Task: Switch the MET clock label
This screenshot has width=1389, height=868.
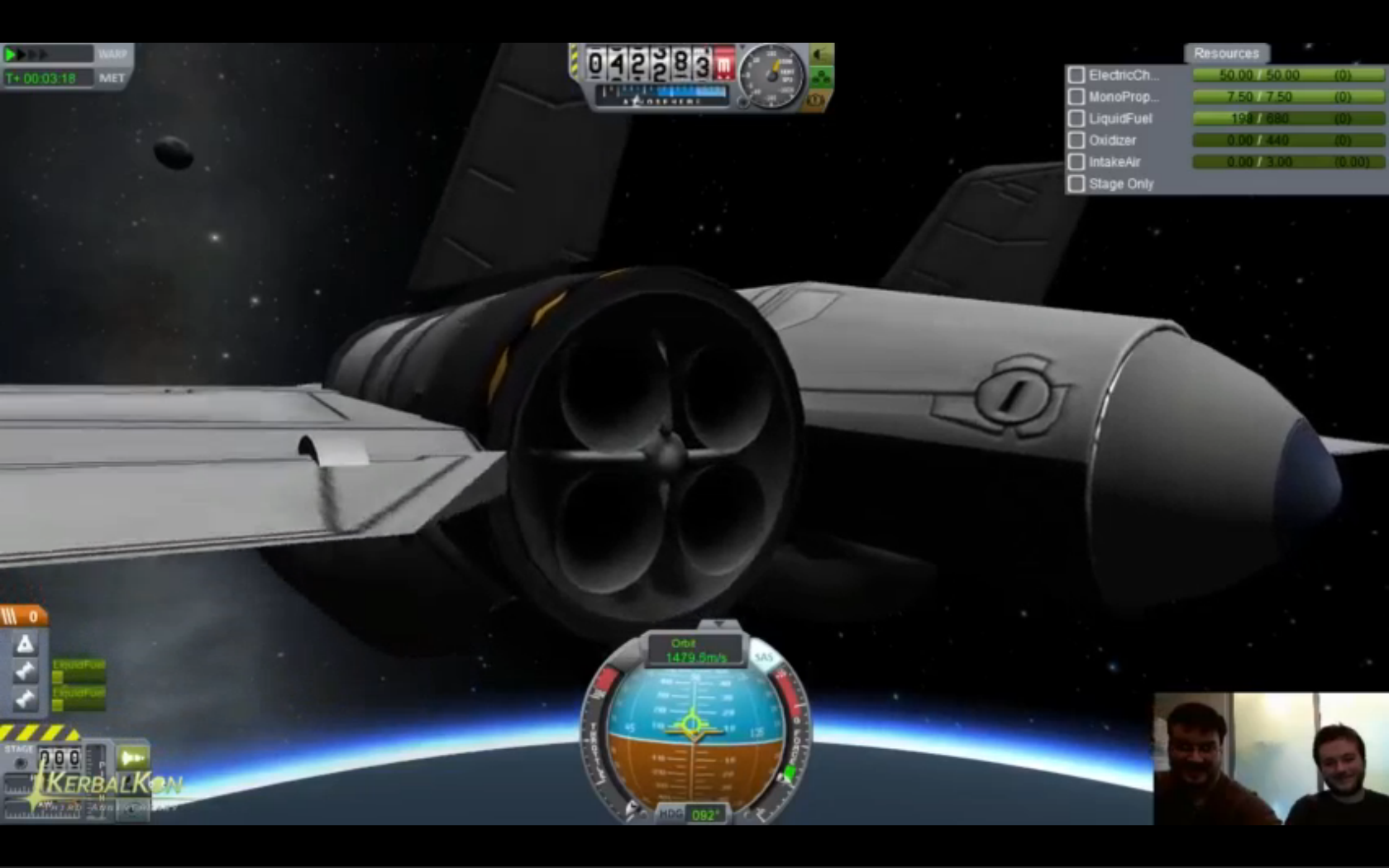Action: [x=112, y=79]
